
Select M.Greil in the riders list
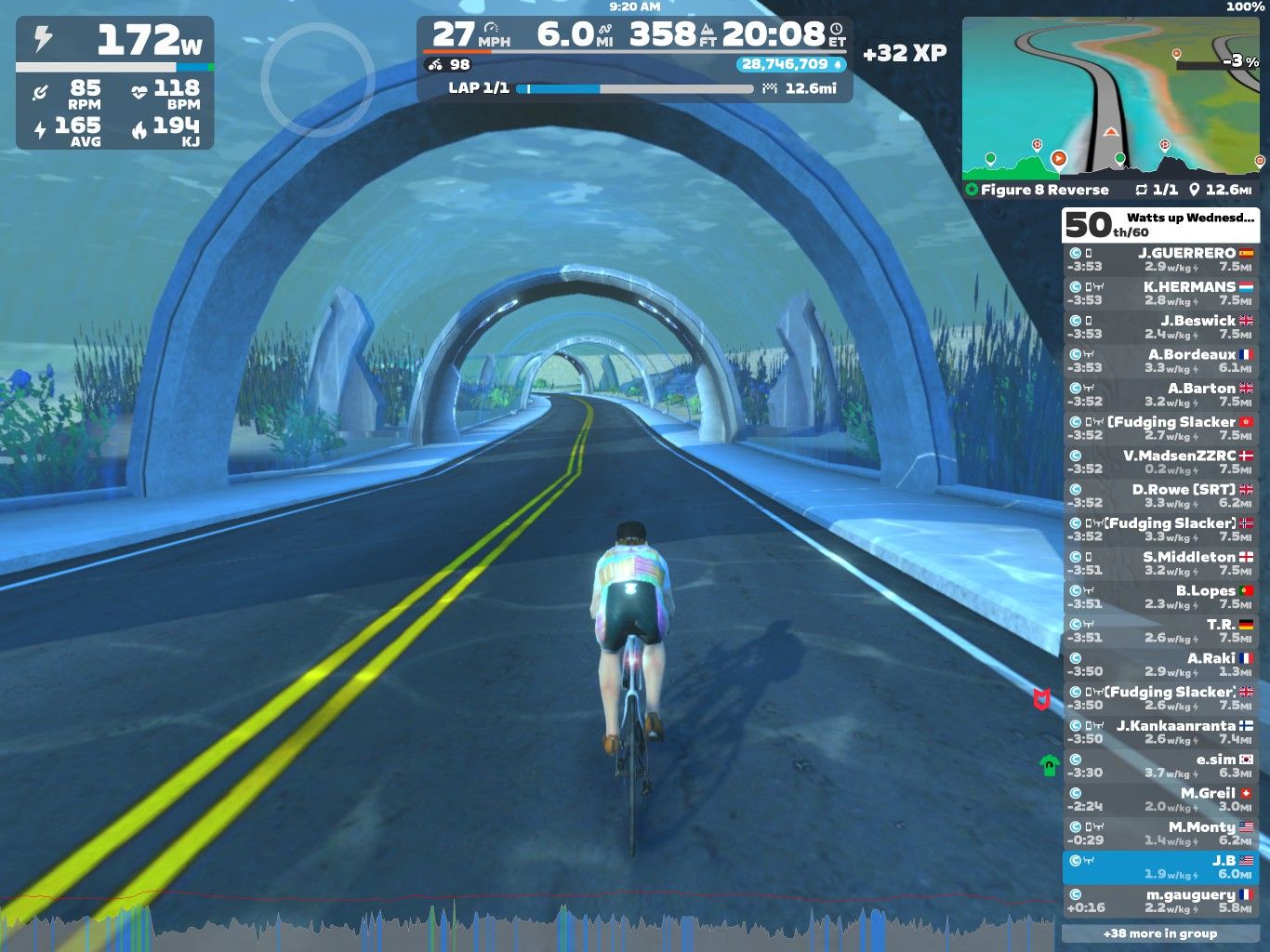[x=1160, y=800]
